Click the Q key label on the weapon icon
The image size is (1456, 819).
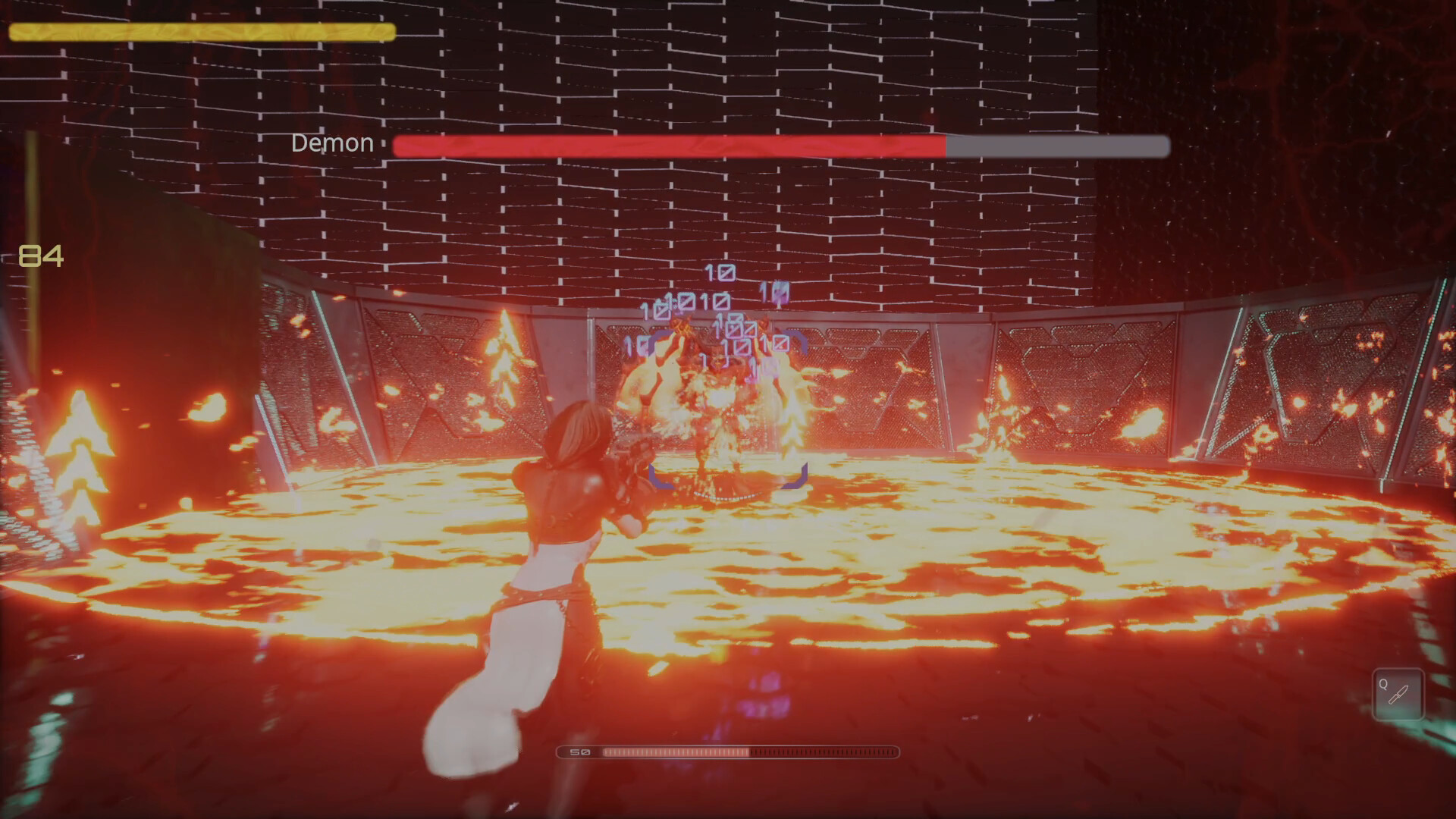1385,685
